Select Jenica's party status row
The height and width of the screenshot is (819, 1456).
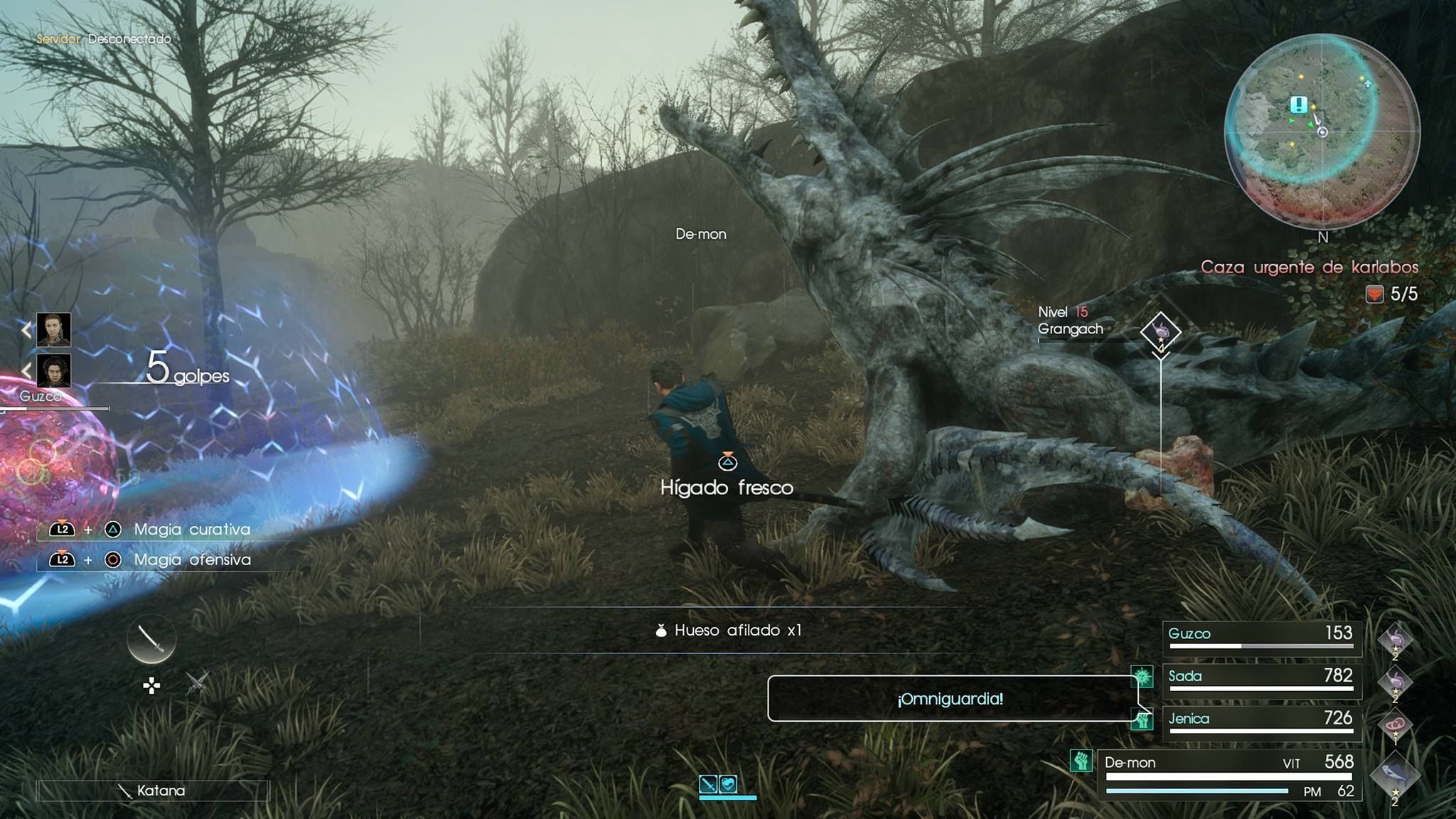[x=1262, y=722]
